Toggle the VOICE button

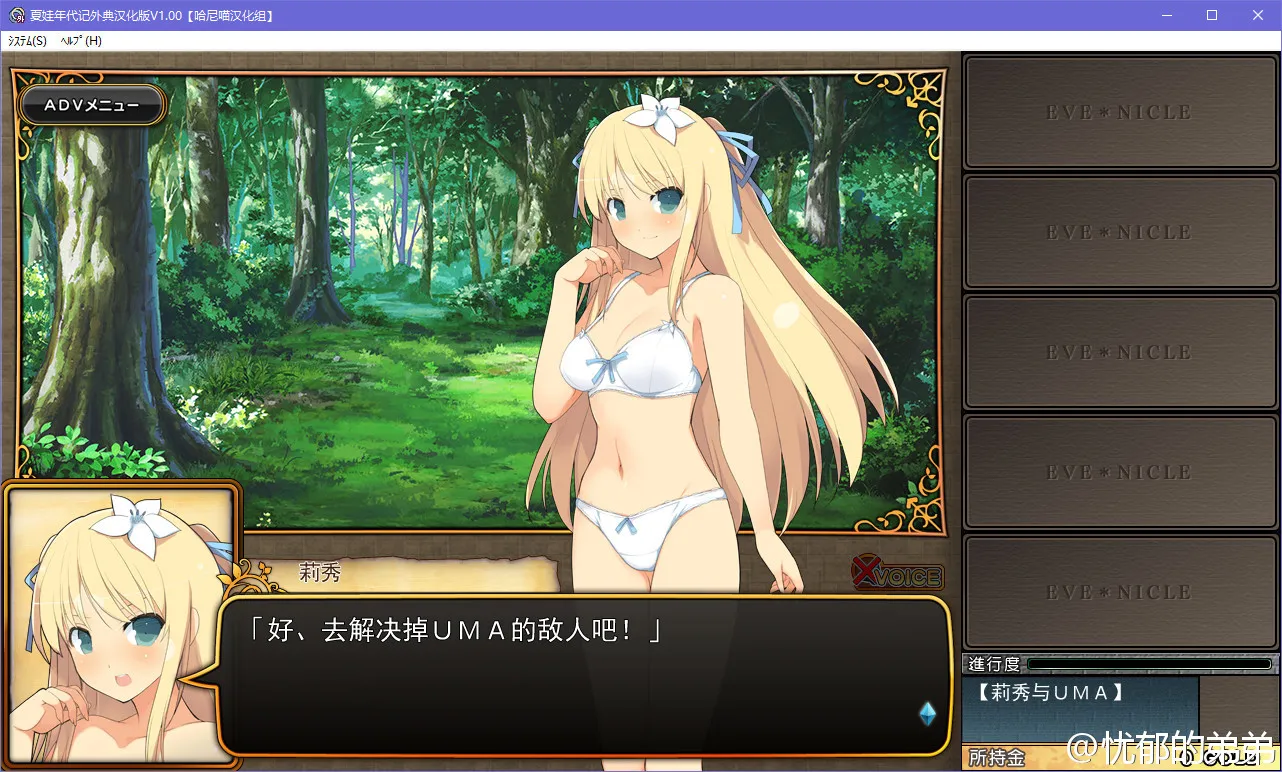(897, 575)
